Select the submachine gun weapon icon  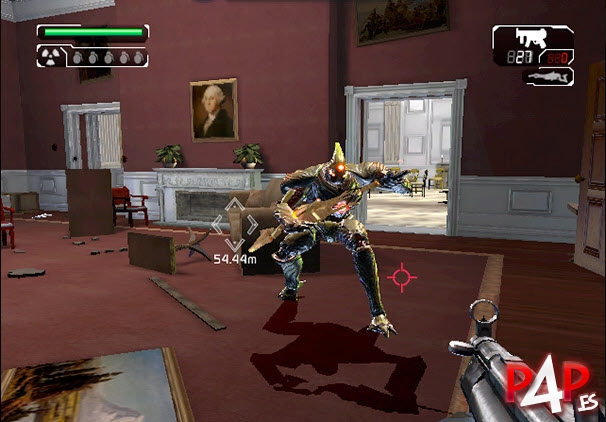pos(526,39)
